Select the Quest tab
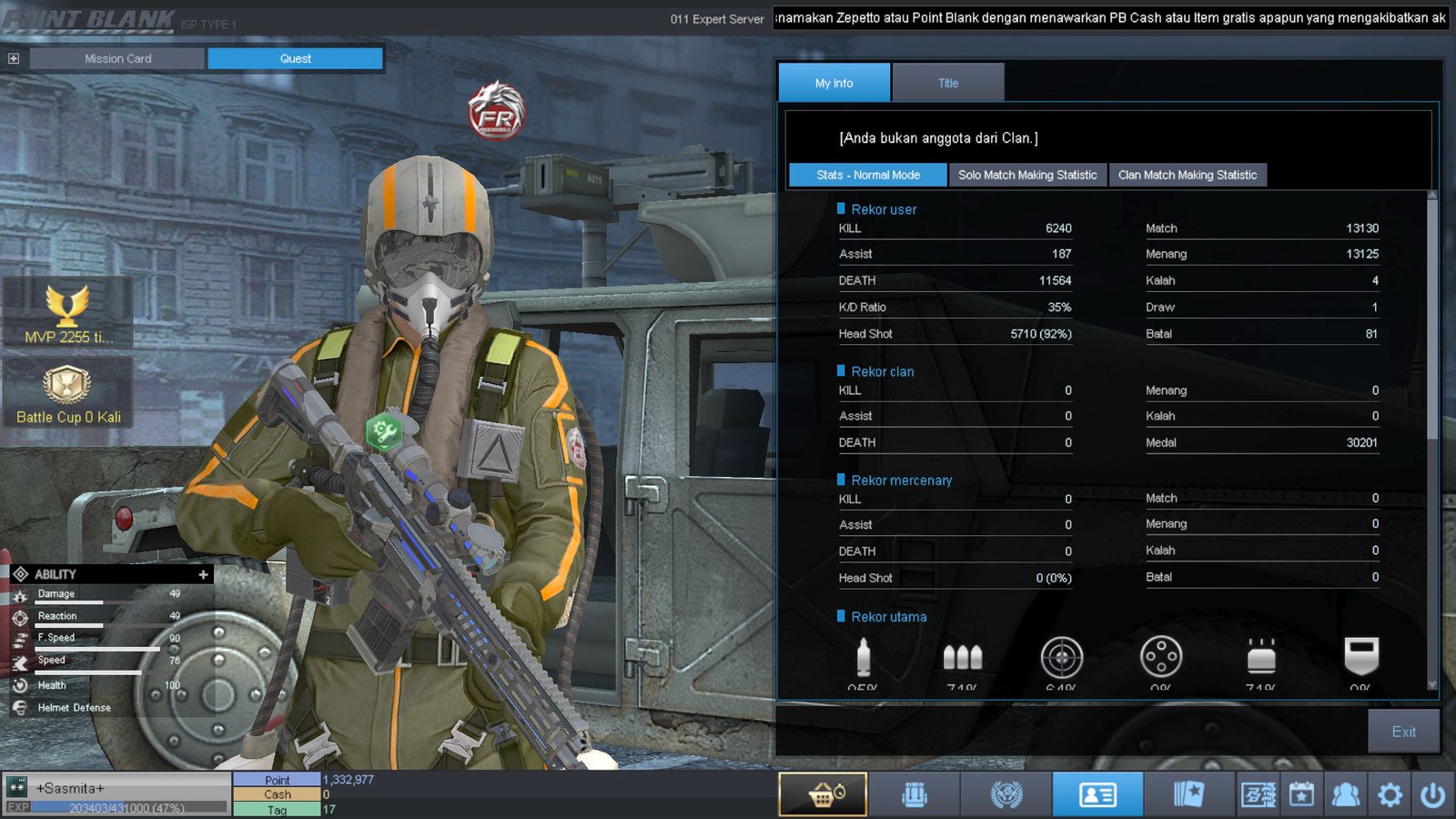The width and height of the screenshot is (1456, 819). click(295, 58)
